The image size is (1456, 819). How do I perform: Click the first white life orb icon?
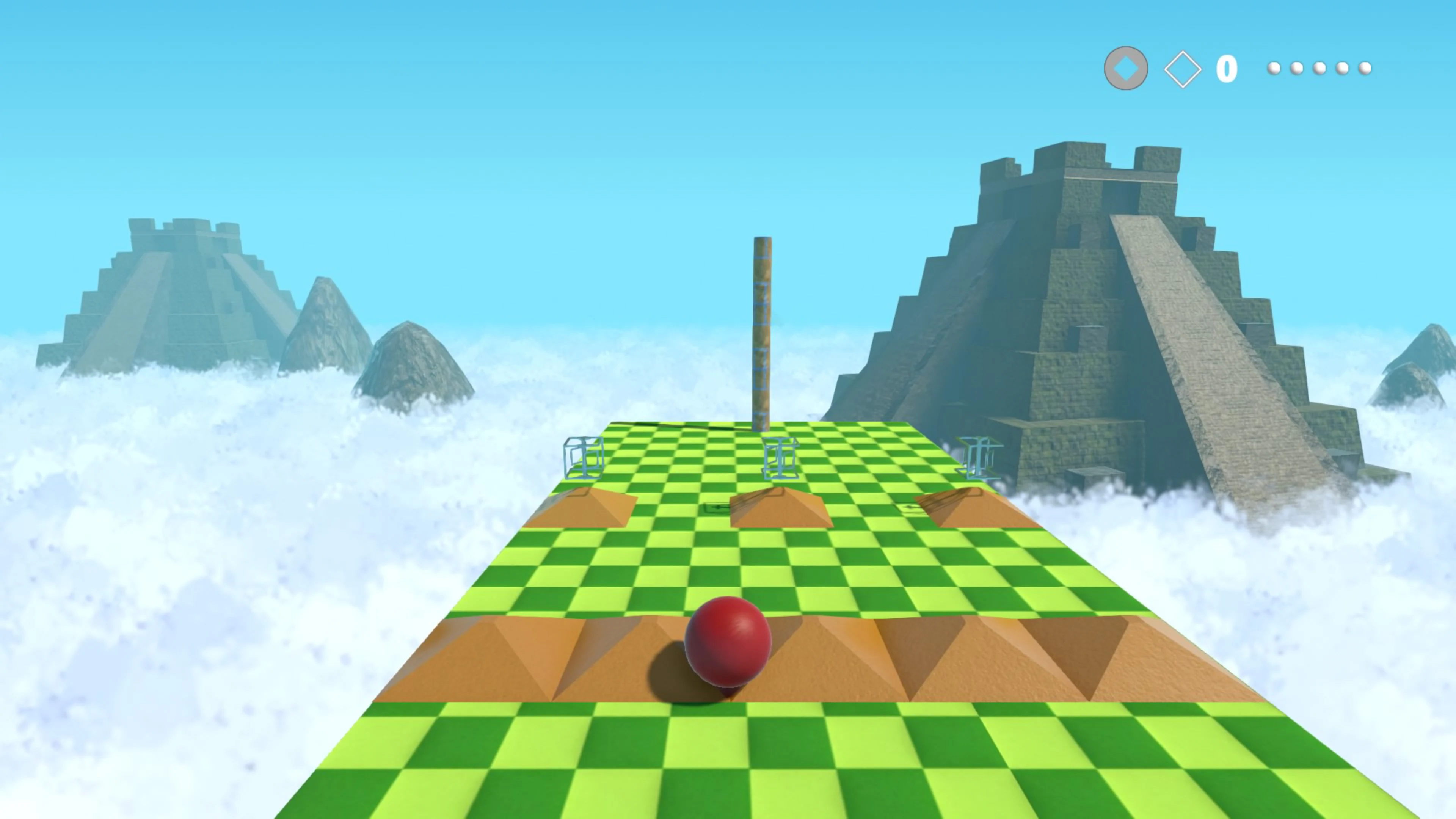click(x=1274, y=68)
